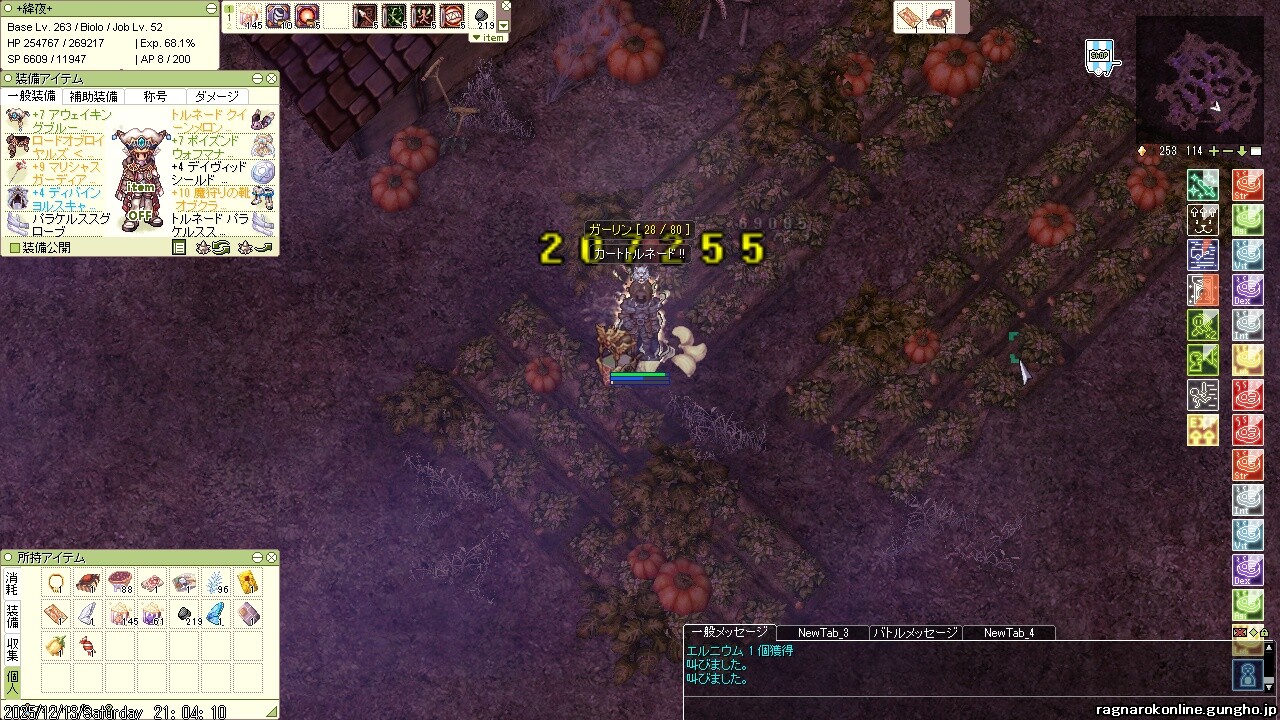Screen dimensions: 1280x720
Task: Zoom out the minimap with minus button
Action: [1228, 151]
